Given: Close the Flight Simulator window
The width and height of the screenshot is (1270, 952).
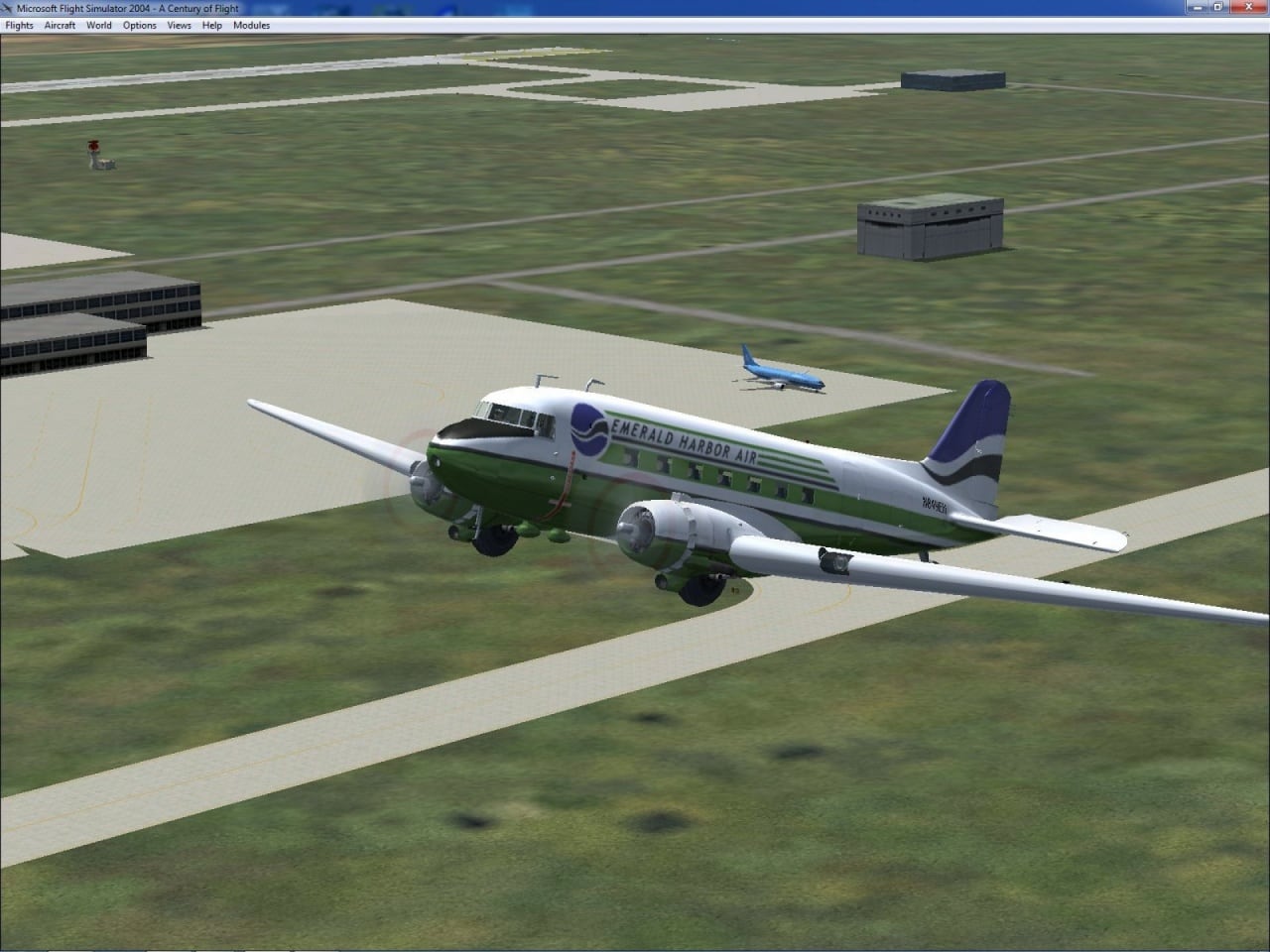Looking at the screenshot, I should [1248, 7].
